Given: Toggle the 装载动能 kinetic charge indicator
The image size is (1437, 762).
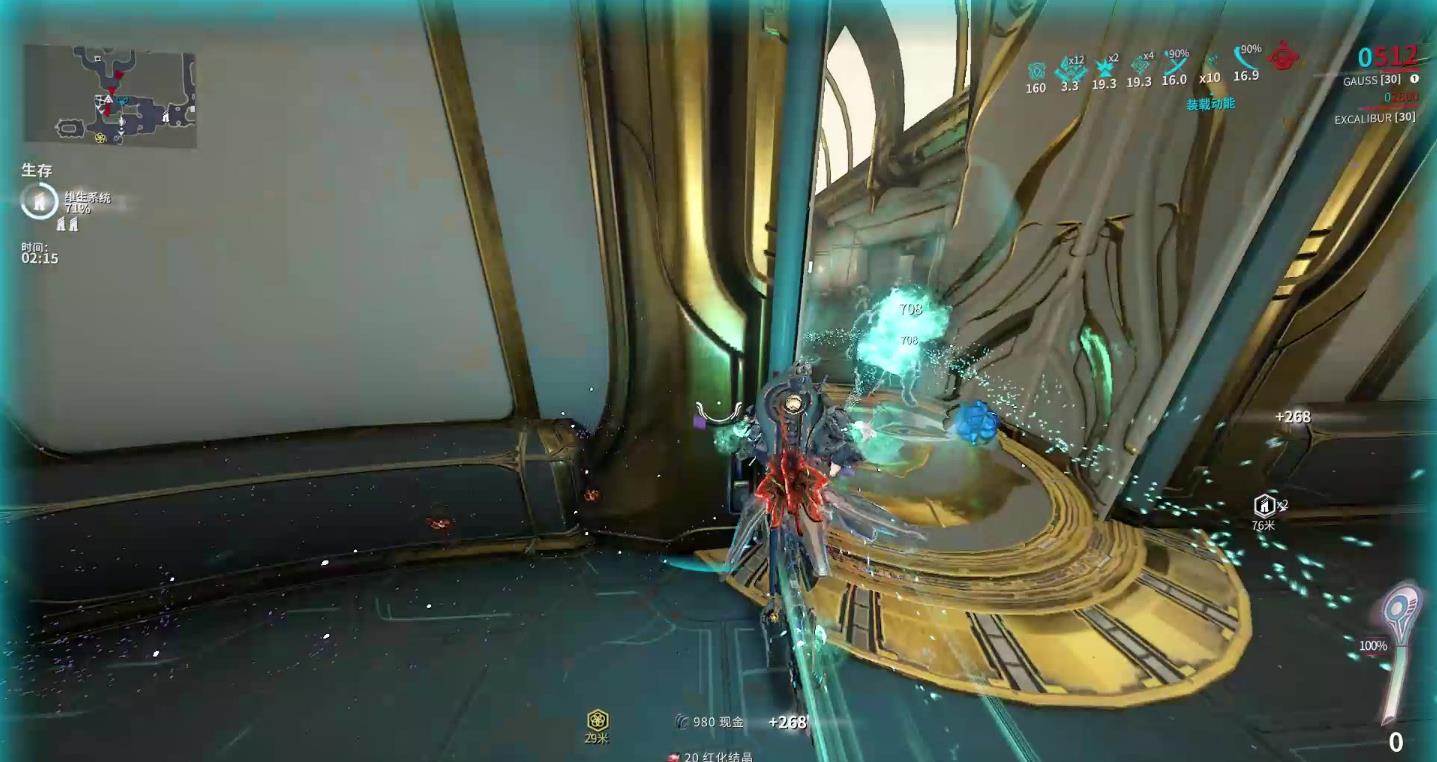Looking at the screenshot, I should pyautogui.click(x=1212, y=103).
